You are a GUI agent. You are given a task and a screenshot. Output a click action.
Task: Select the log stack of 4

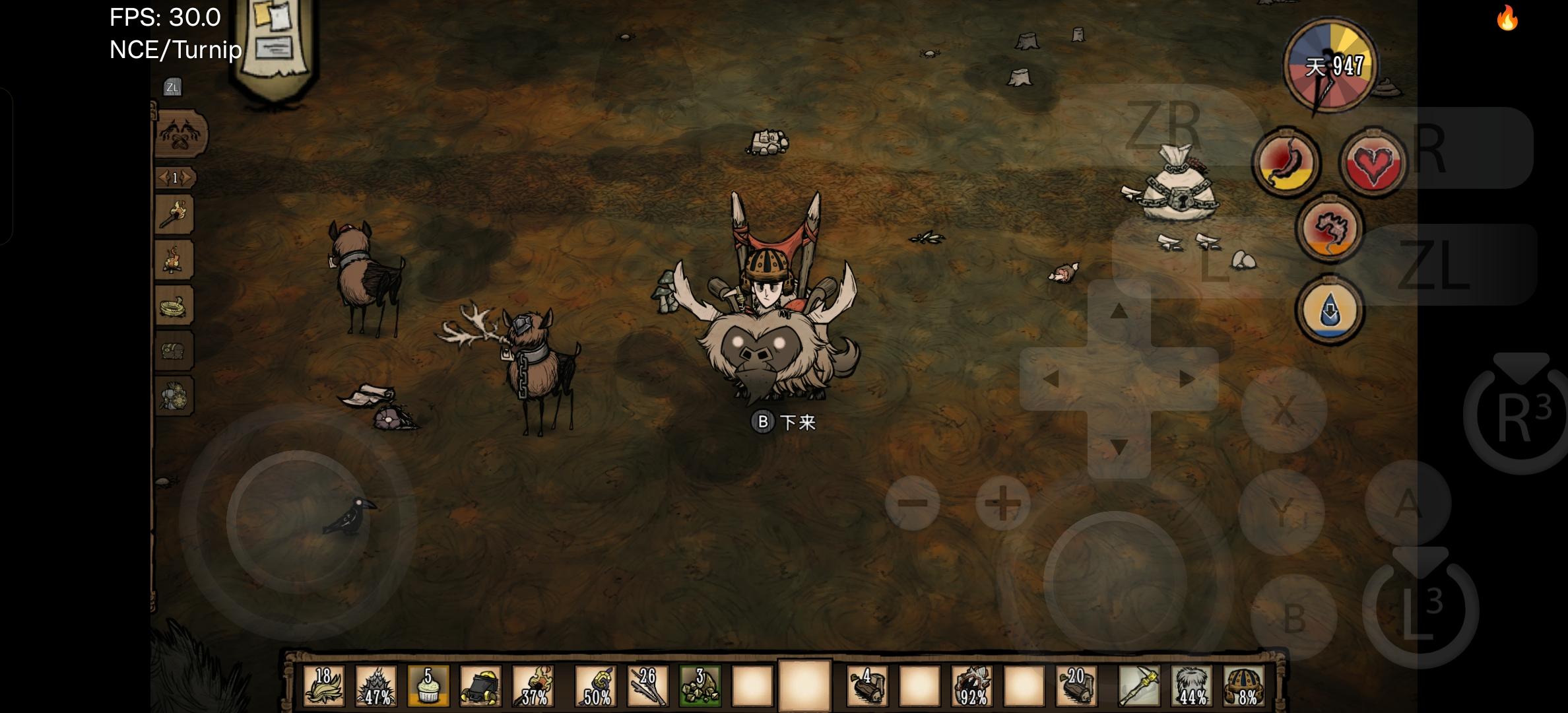867,686
